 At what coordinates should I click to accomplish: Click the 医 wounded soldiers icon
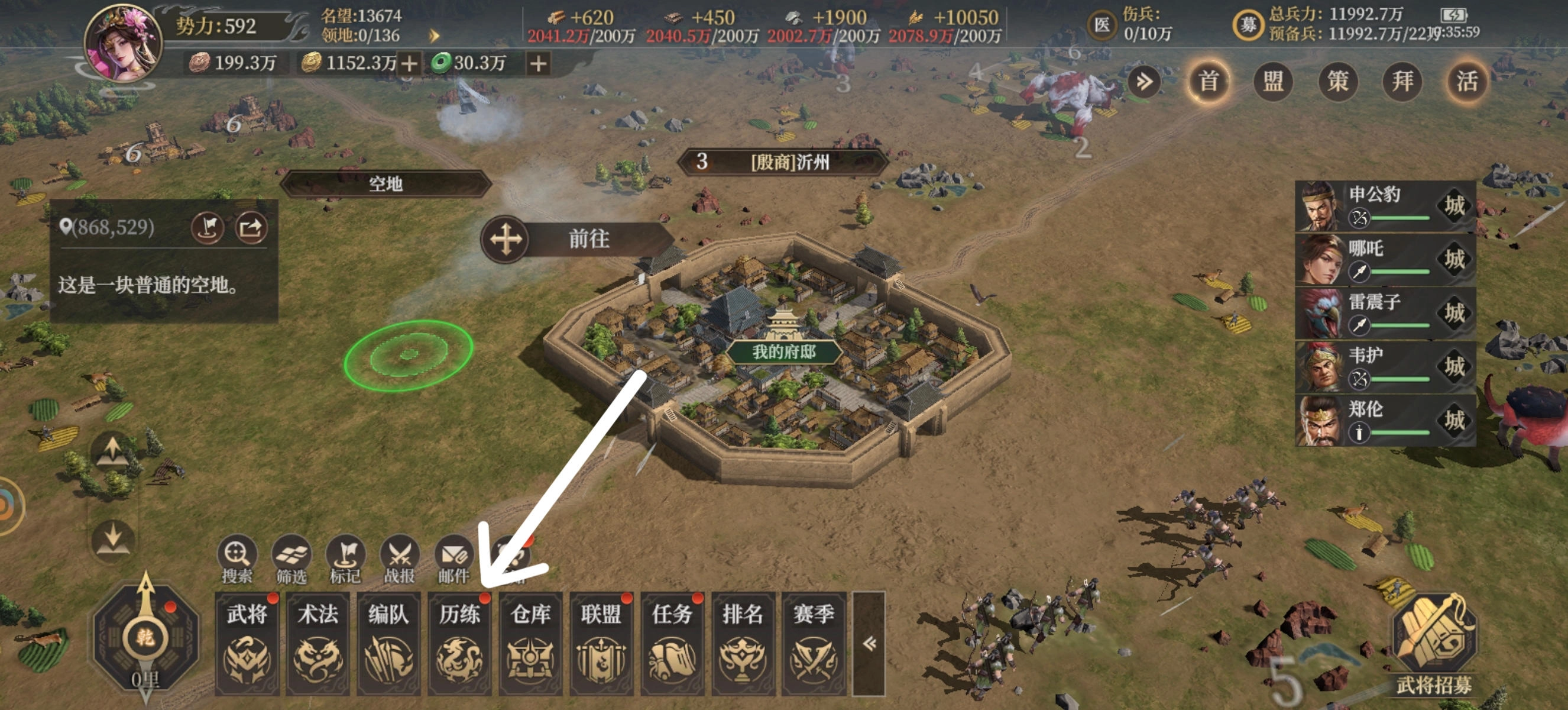tap(1102, 25)
